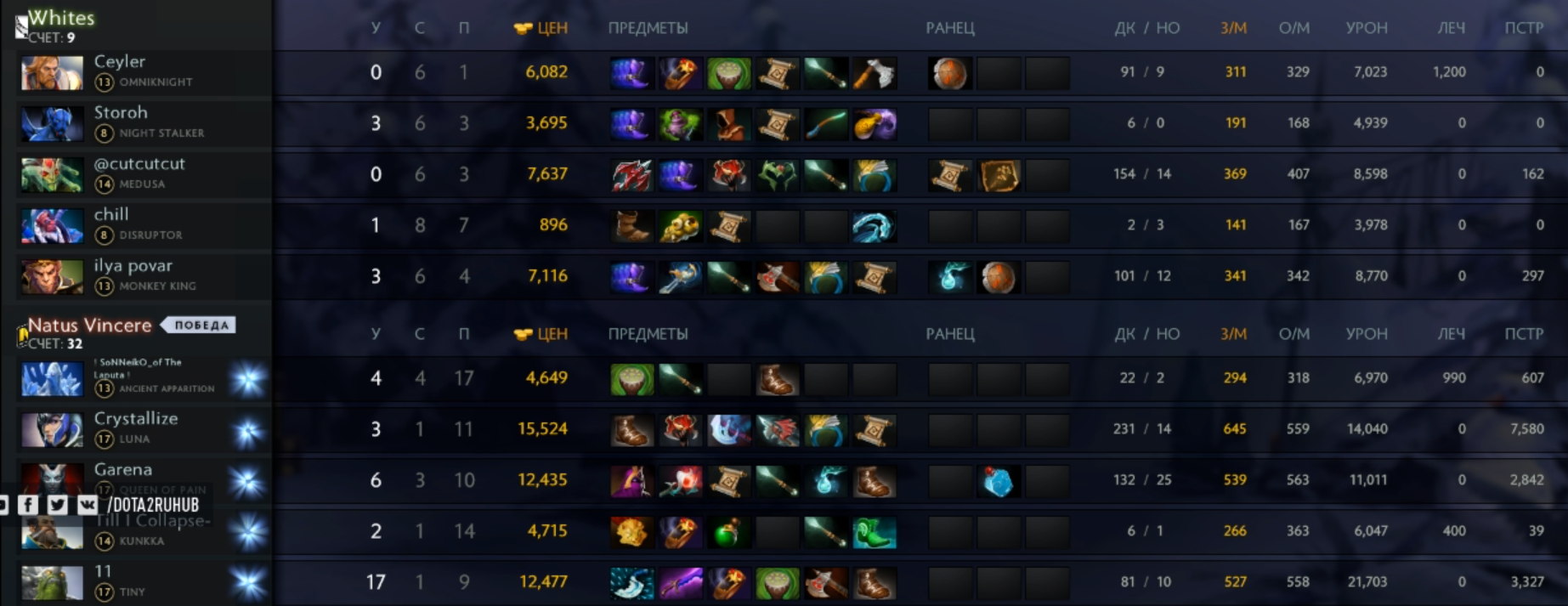The image size is (1568, 606).
Task: Select Luna's Dragon Lance item icon
Action: [x=777, y=430]
